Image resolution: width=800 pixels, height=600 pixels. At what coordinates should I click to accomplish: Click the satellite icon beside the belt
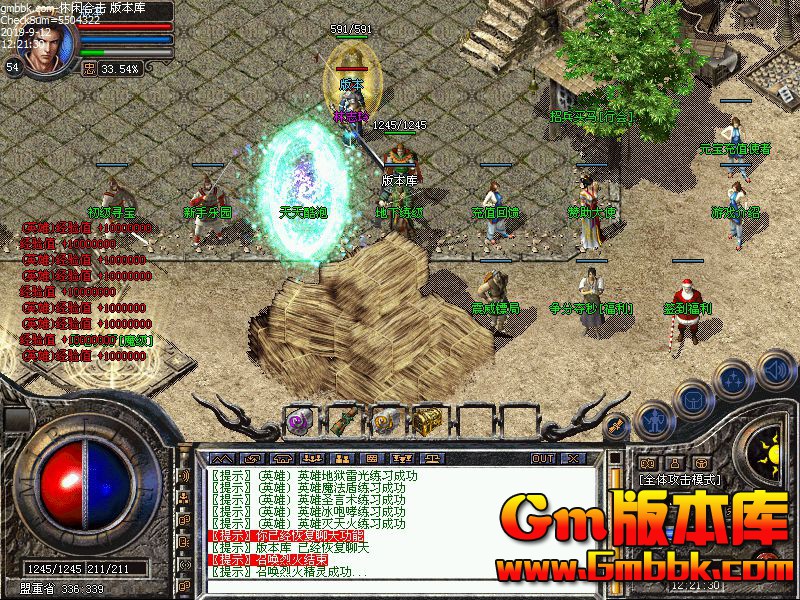(617, 425)
